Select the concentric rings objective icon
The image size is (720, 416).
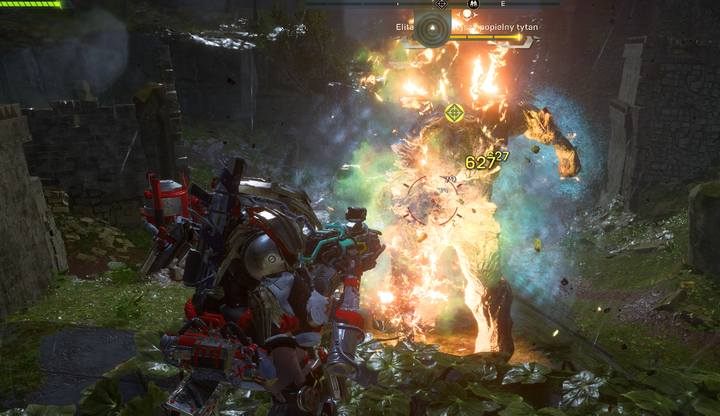coord(432,29)
